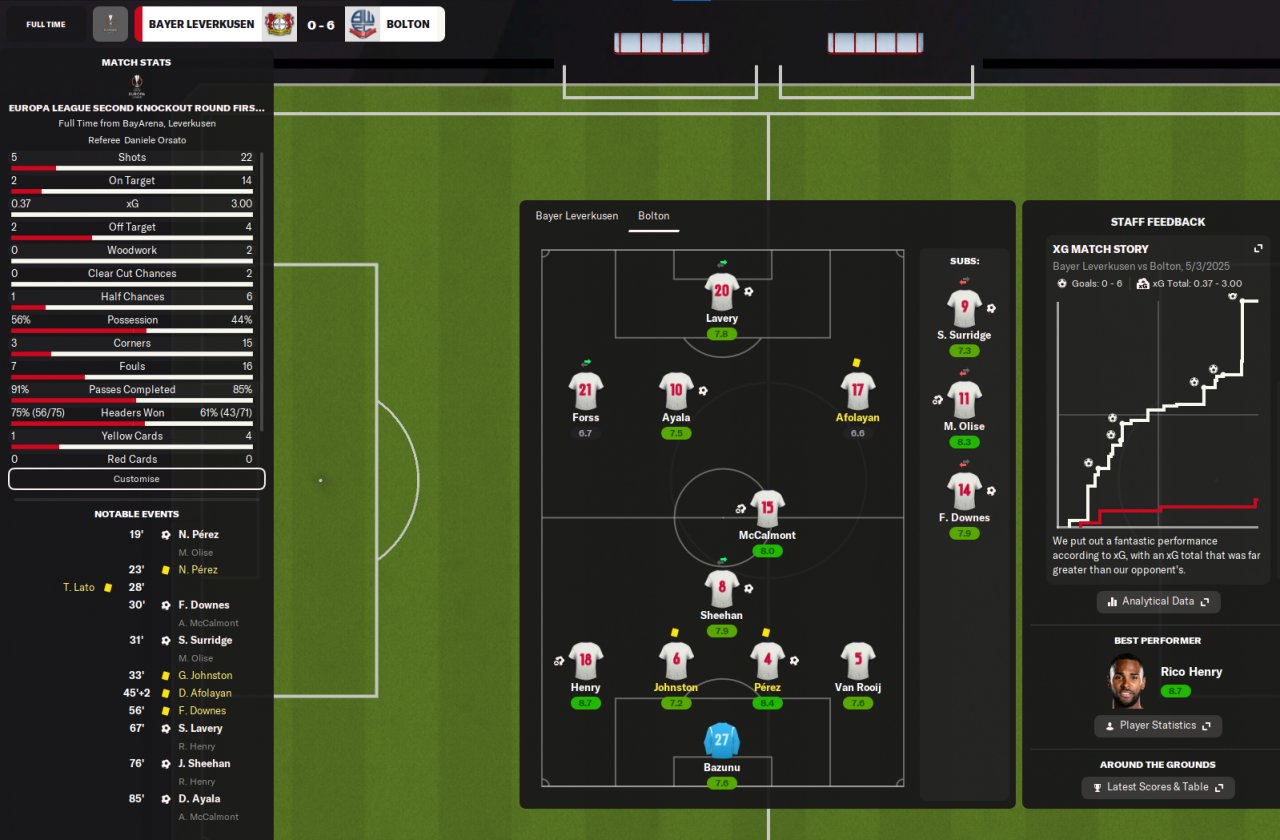Choose McCalmont's number 15 shirt

[x=767, y=509]
